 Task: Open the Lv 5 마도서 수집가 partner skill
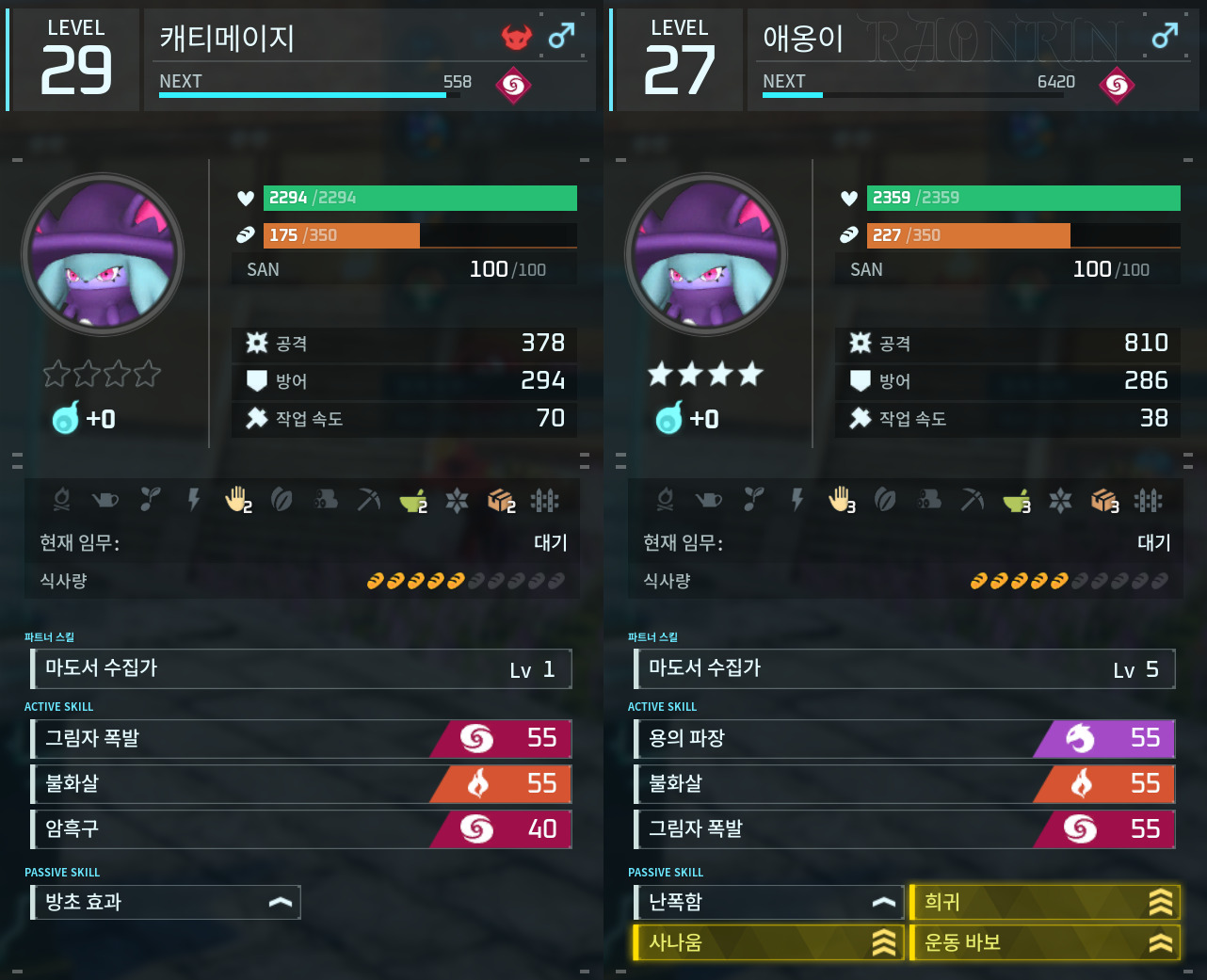pyautogui.click(x=904, y=668)
